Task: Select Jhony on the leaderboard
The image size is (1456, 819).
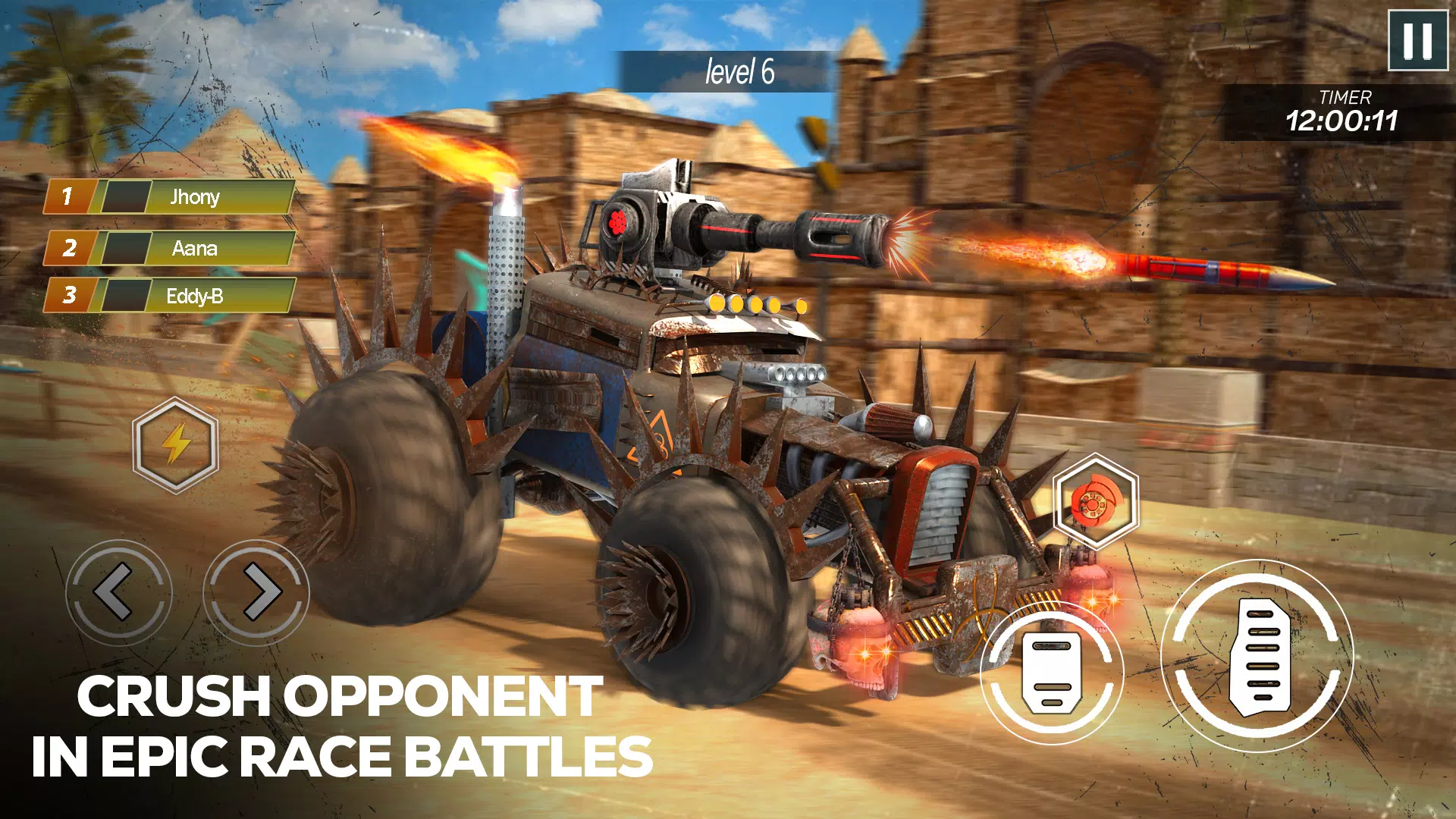Action: click(193, 198)
